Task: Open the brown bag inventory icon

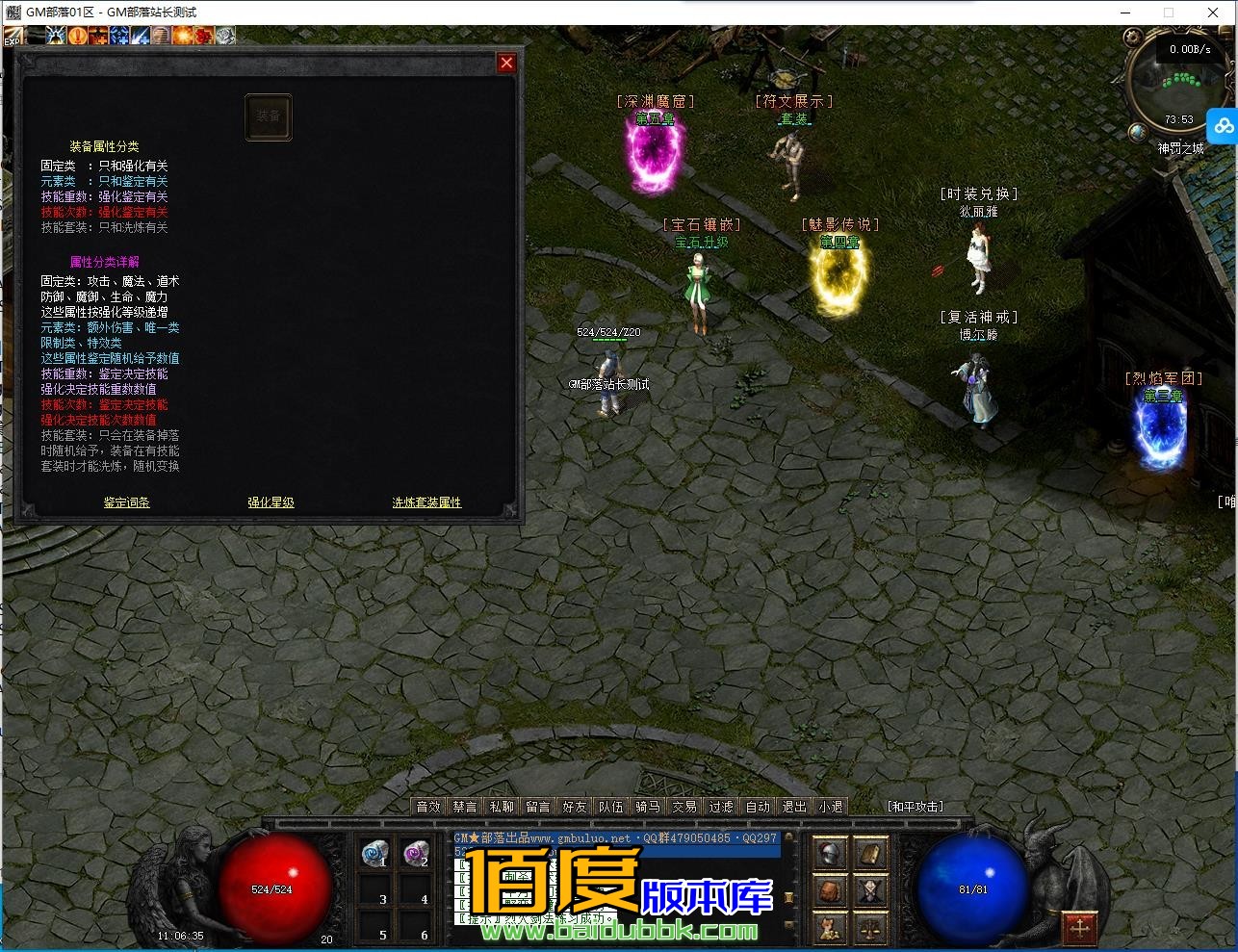Action: click(x=831, y=891)
